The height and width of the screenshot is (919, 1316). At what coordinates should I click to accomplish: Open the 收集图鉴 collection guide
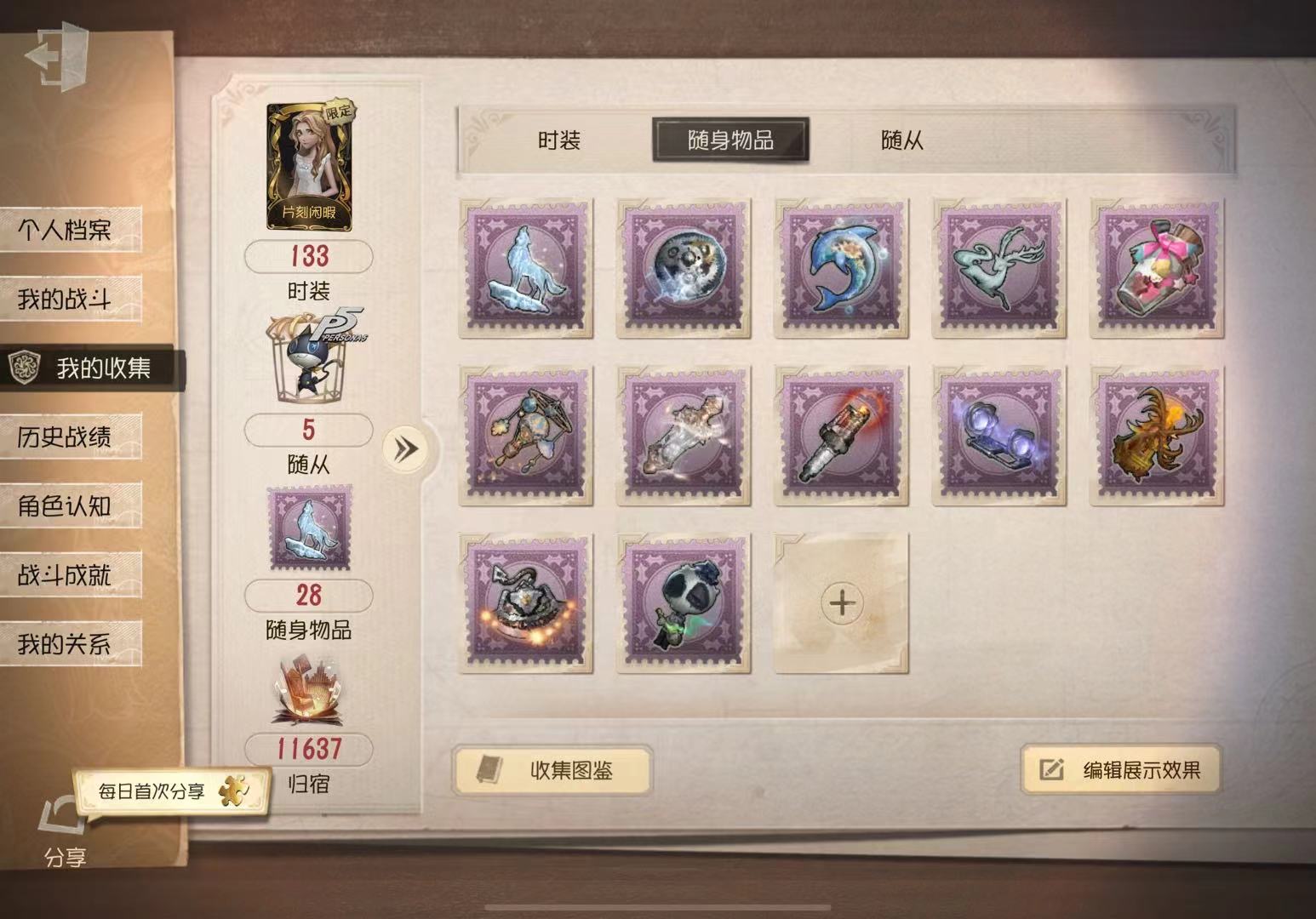[x=553, y=770]
